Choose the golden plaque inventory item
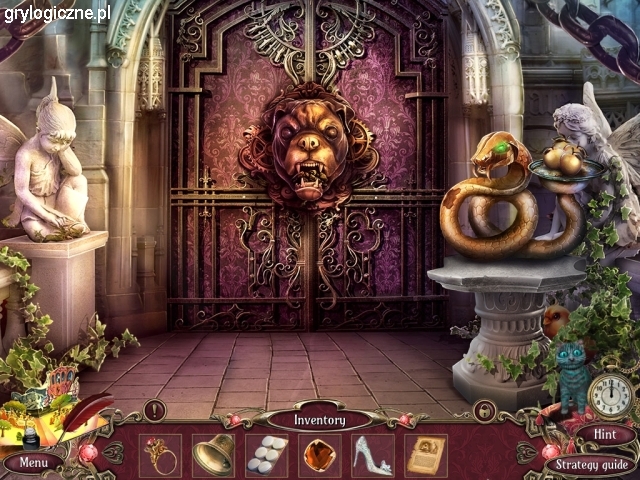640x480 pixels. pyautogui.click(x=426, y=455)
